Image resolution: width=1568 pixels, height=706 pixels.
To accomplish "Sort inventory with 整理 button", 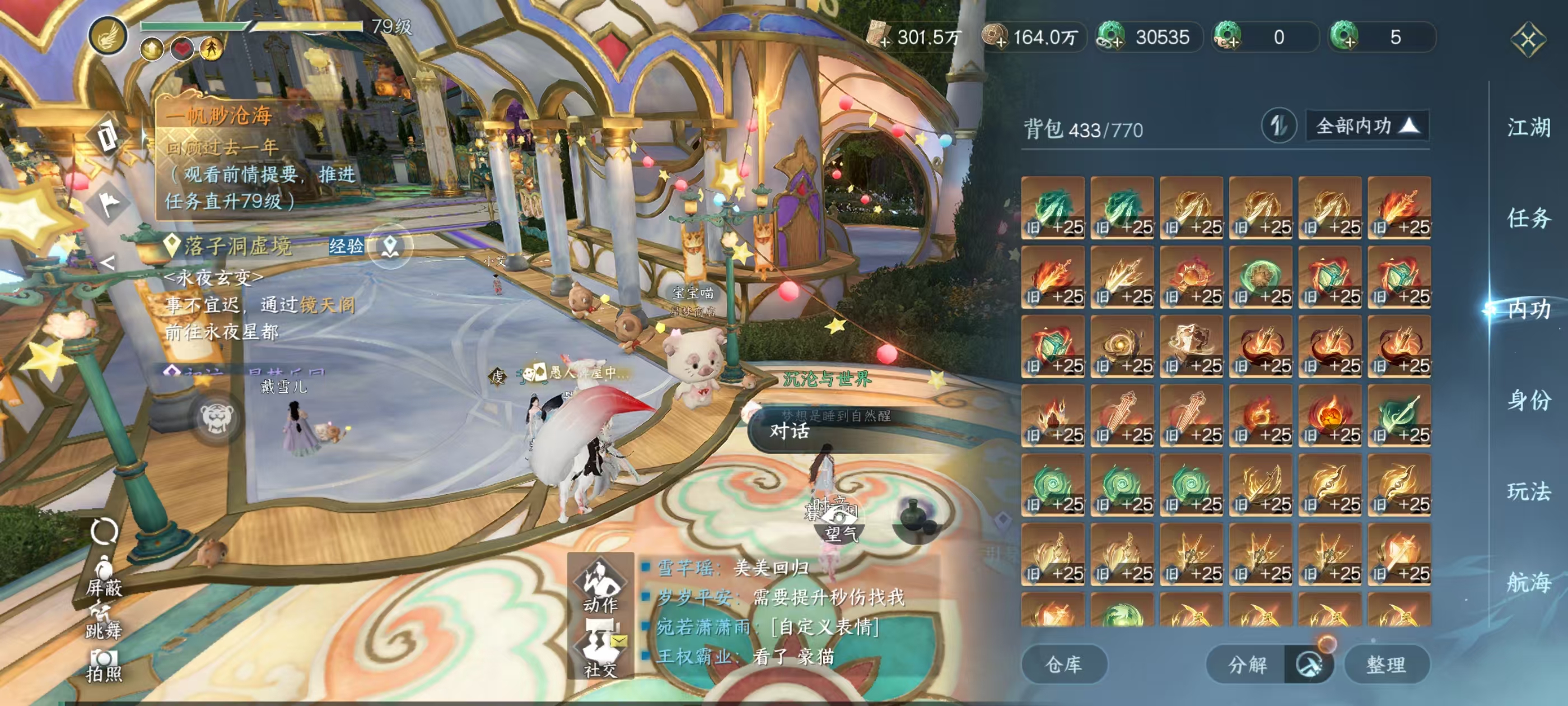I will click(1386, 664).
